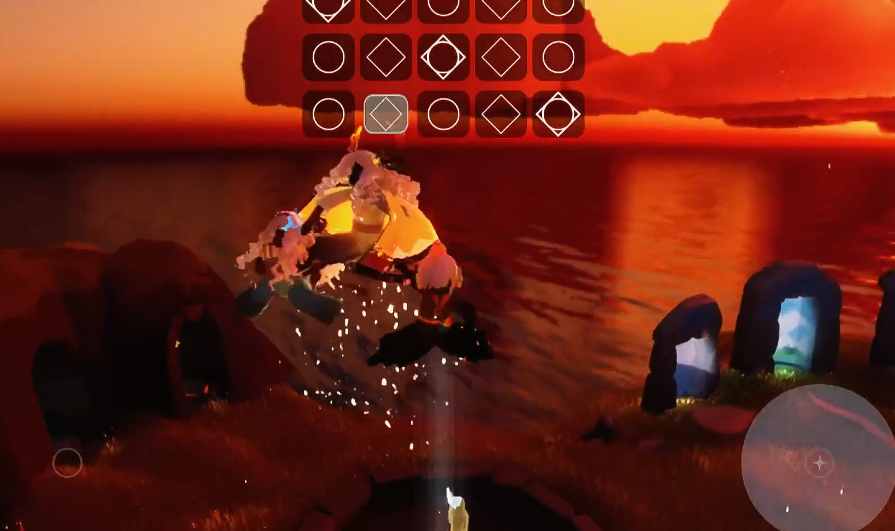This screenshot has height=531, width=895.
Task: Tap the highlighted grey diamond note key
Action: 385,114
